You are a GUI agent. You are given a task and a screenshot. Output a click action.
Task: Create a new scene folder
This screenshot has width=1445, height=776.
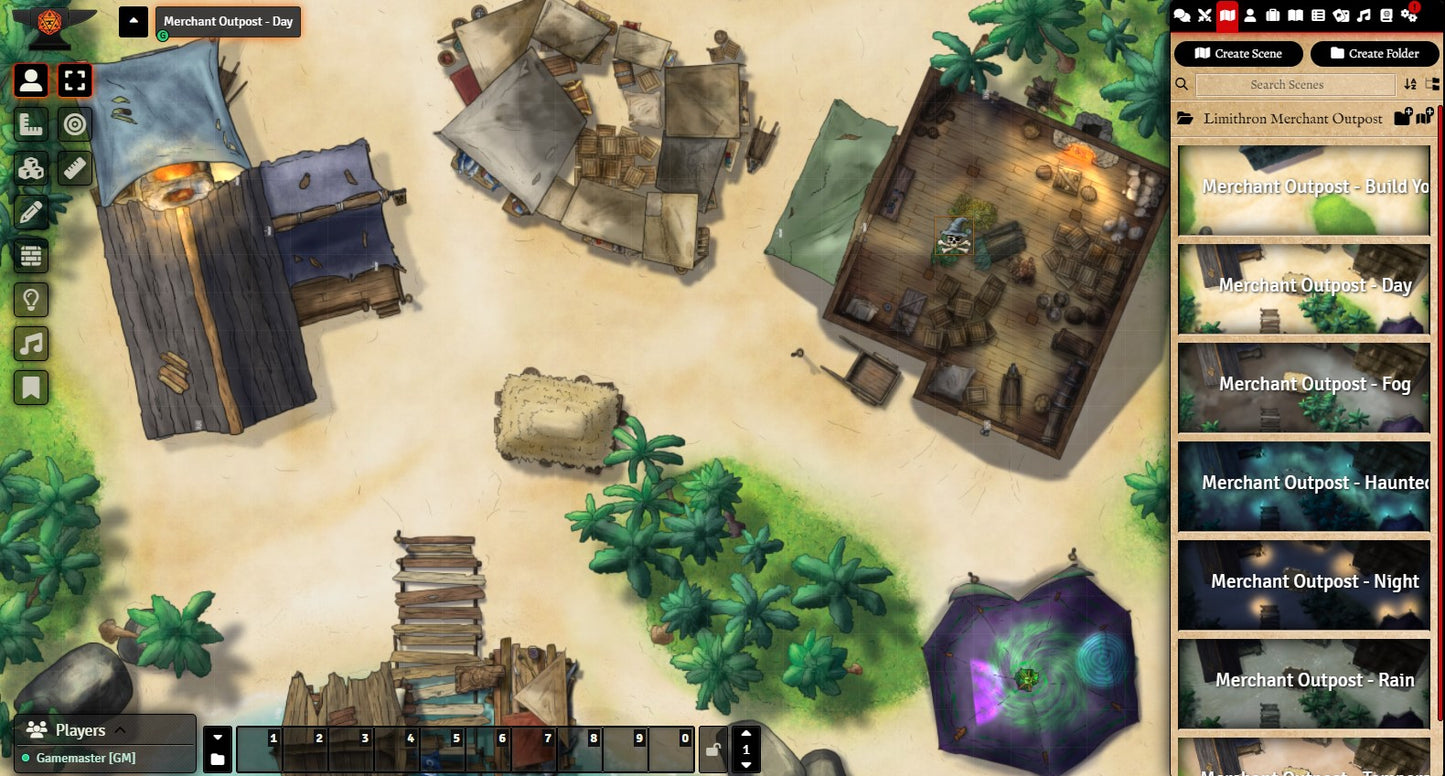(1374, 54)
